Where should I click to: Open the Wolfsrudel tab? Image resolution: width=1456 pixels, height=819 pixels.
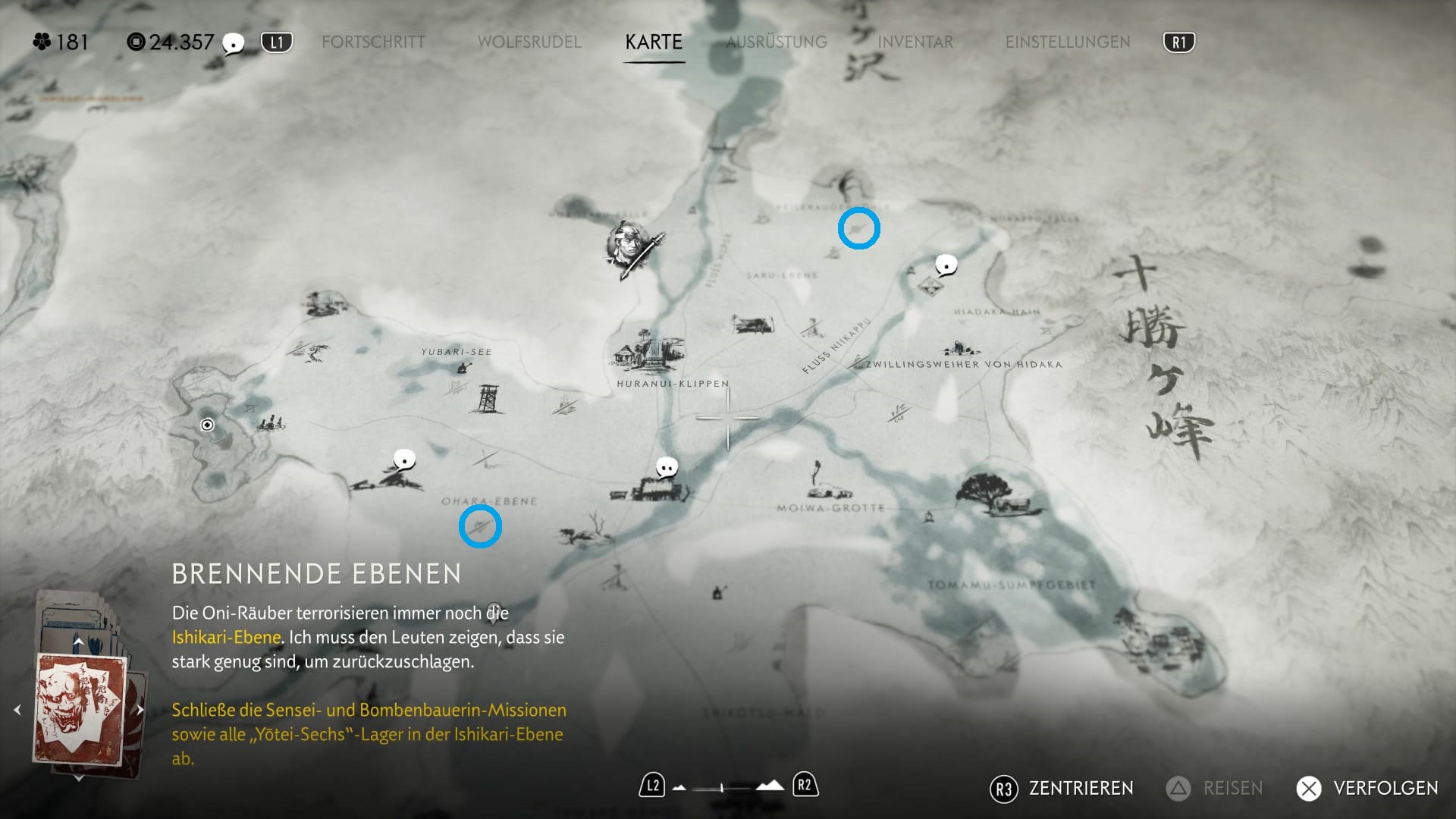529,42
